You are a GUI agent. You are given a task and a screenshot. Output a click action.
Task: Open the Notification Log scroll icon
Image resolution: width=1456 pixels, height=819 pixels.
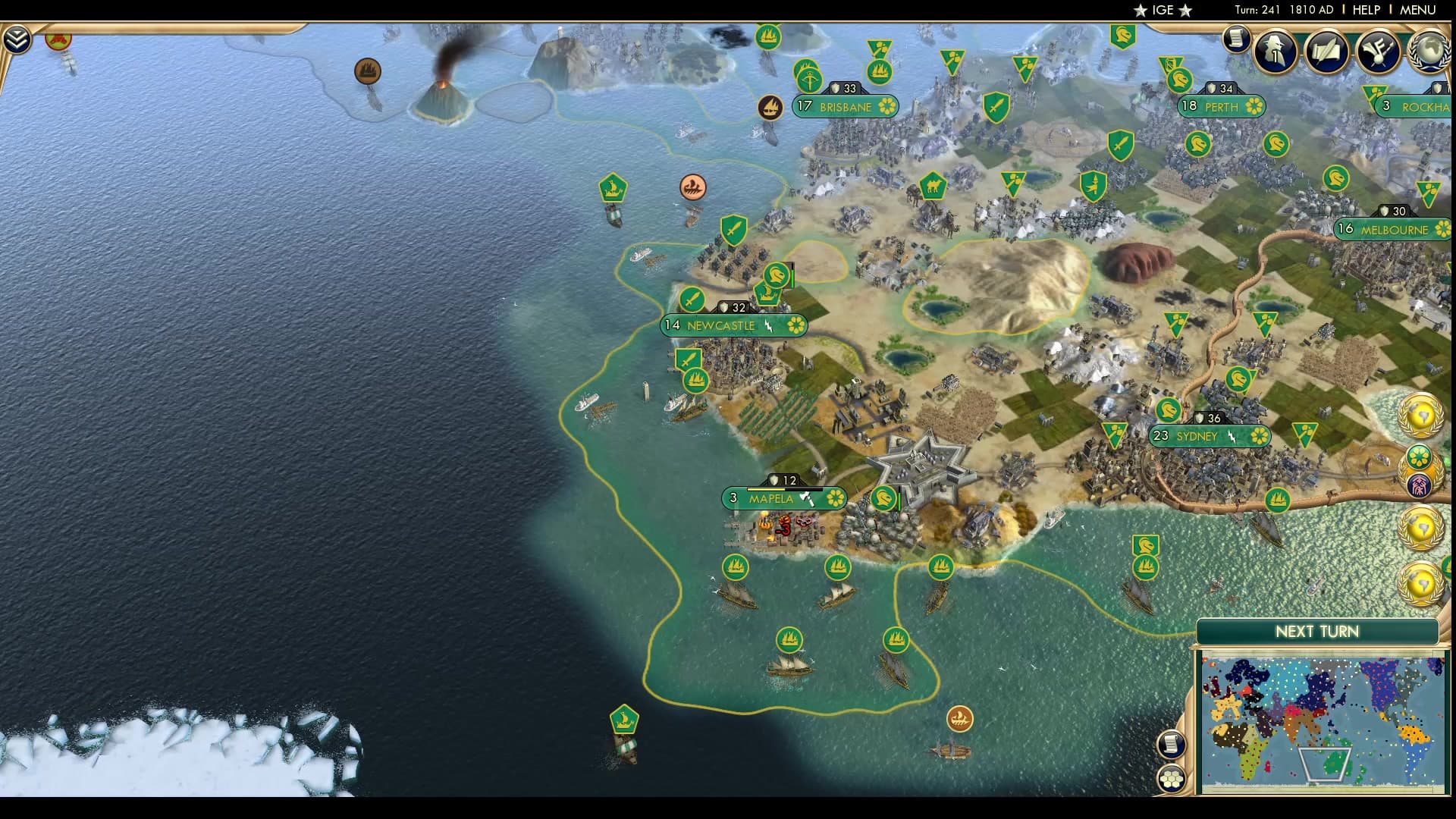click(x=1238, y=38)
